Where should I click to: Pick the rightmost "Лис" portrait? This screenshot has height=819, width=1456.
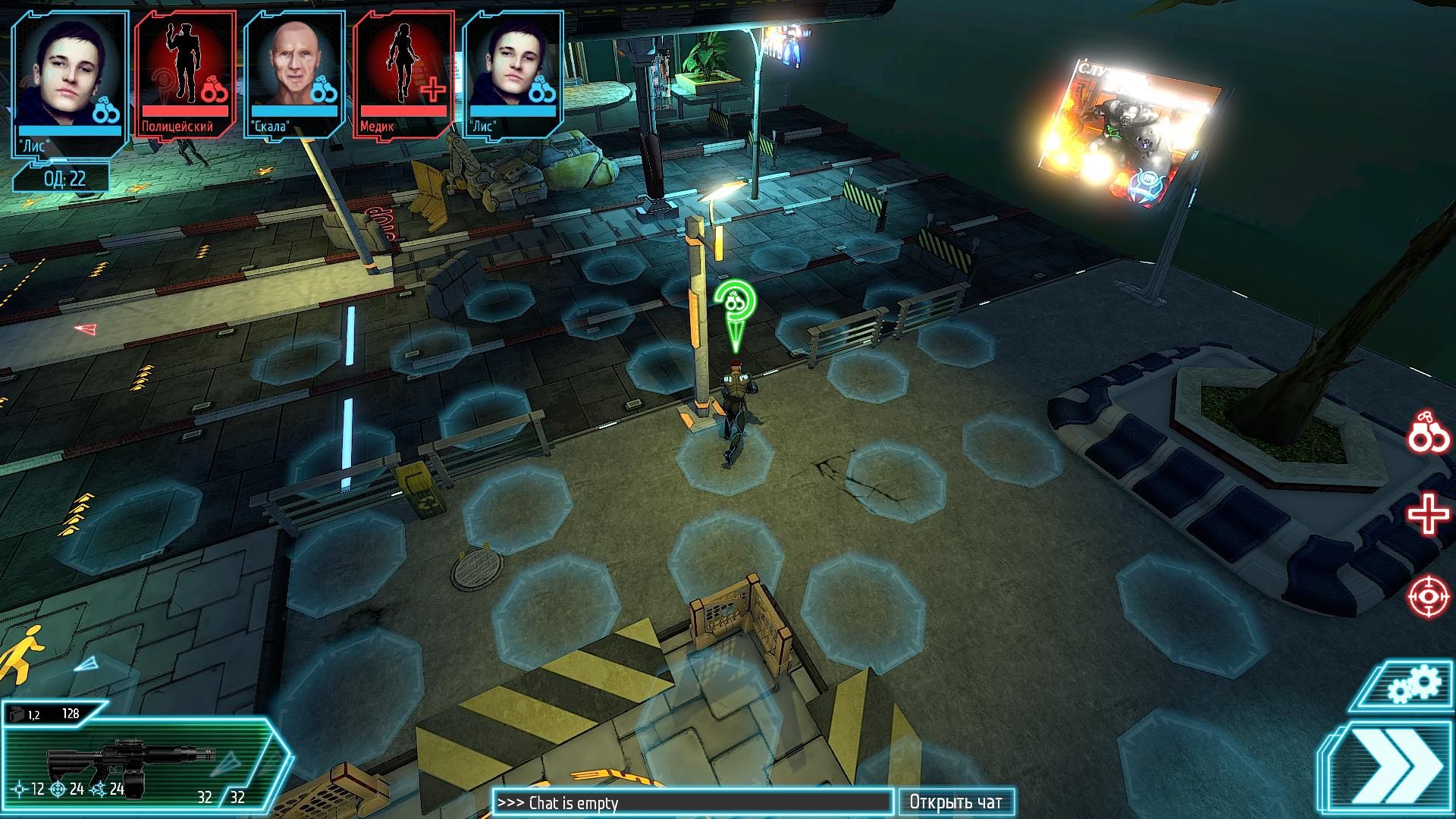pyautogui.click(x=513, y=74)
